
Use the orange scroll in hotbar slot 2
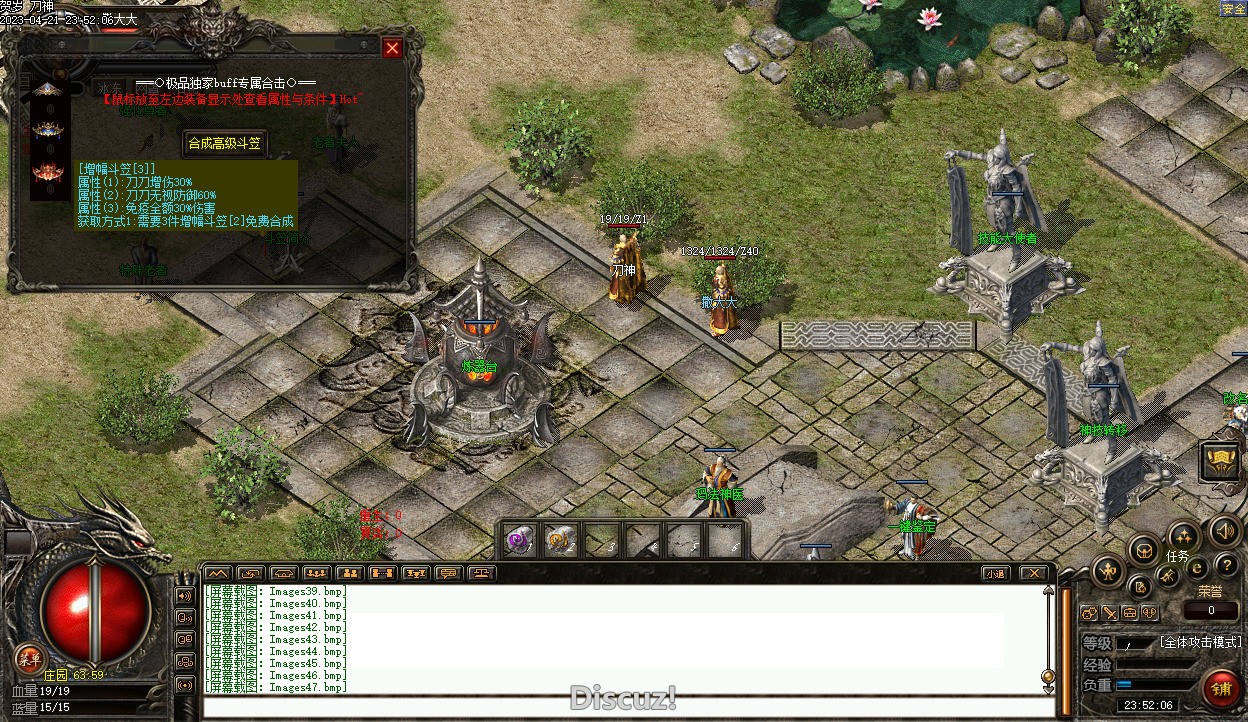tap(559, 540)
